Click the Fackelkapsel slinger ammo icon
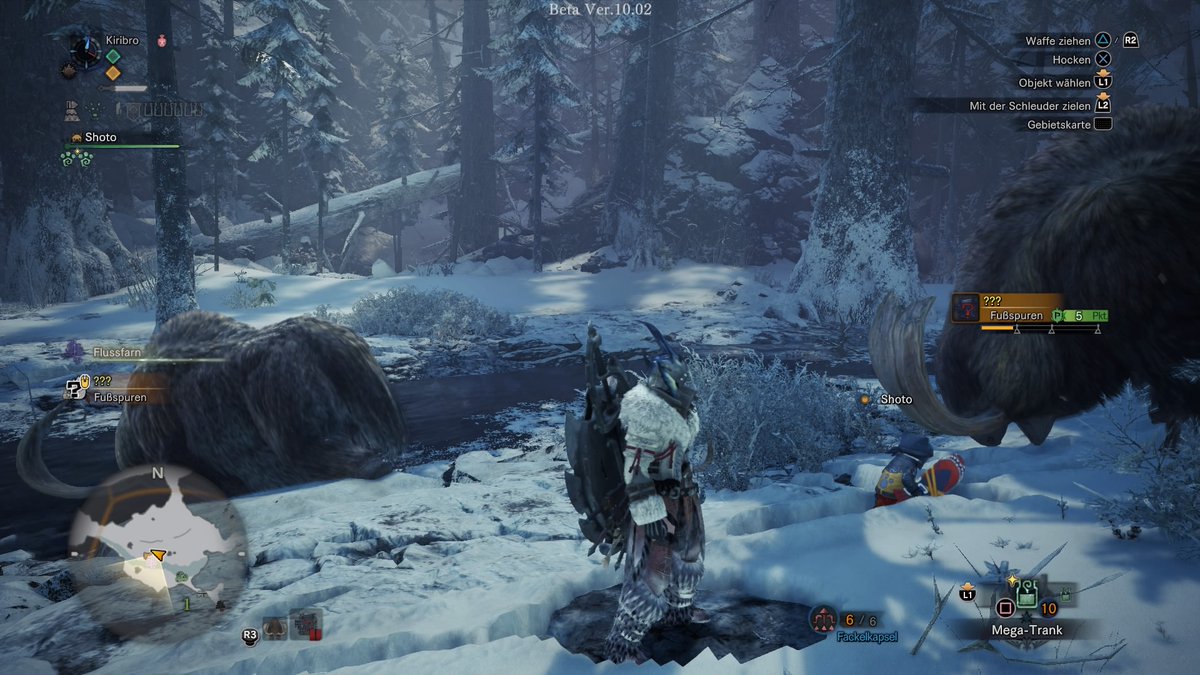The image size is (1200, 675). (823, 620)
